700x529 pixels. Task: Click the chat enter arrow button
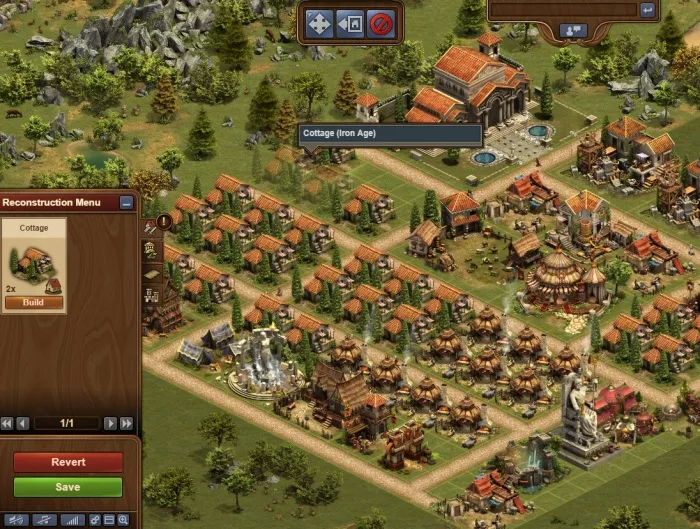coord(647,10)
